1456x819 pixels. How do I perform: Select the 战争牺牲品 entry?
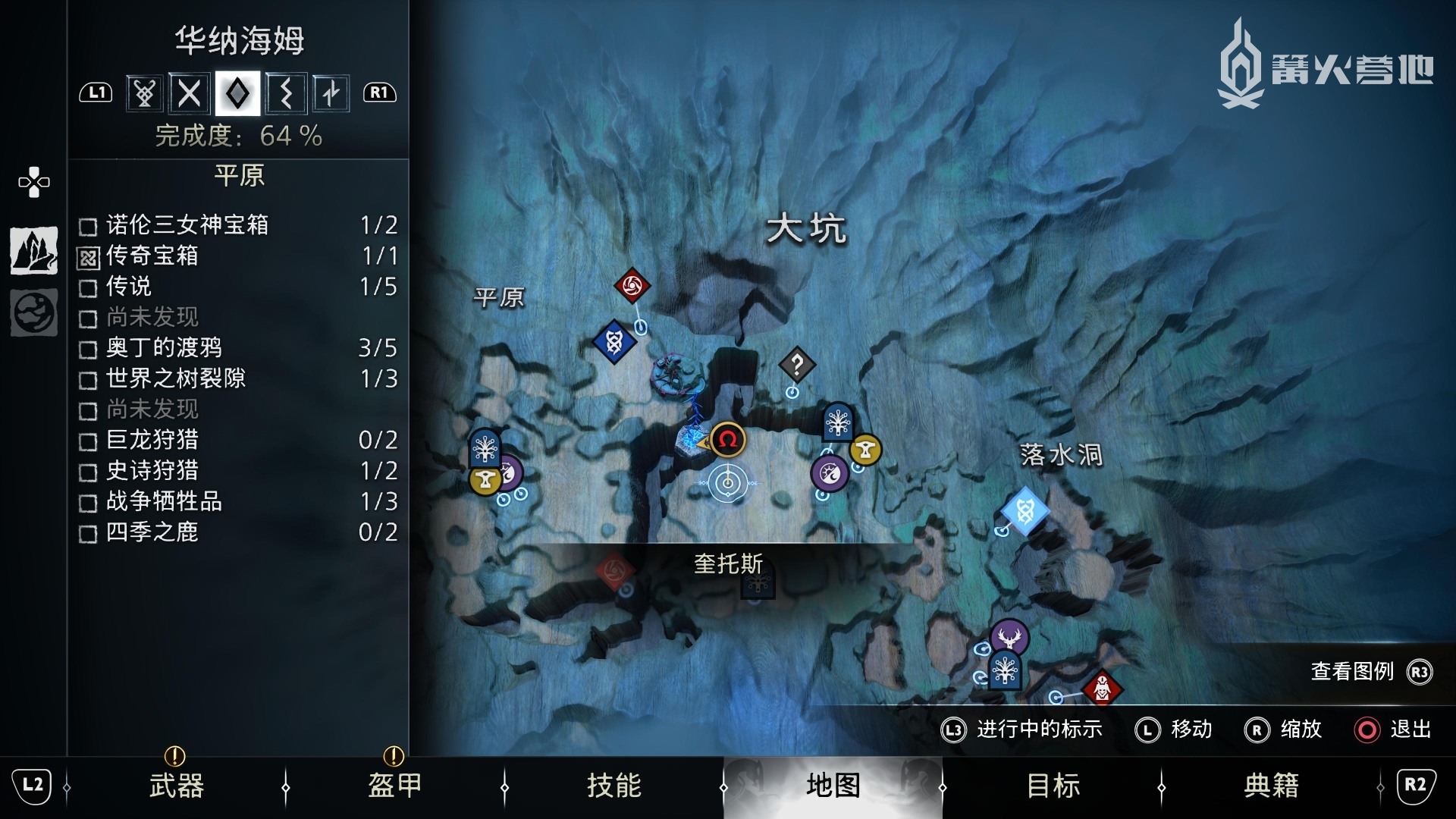click(238, 501)
